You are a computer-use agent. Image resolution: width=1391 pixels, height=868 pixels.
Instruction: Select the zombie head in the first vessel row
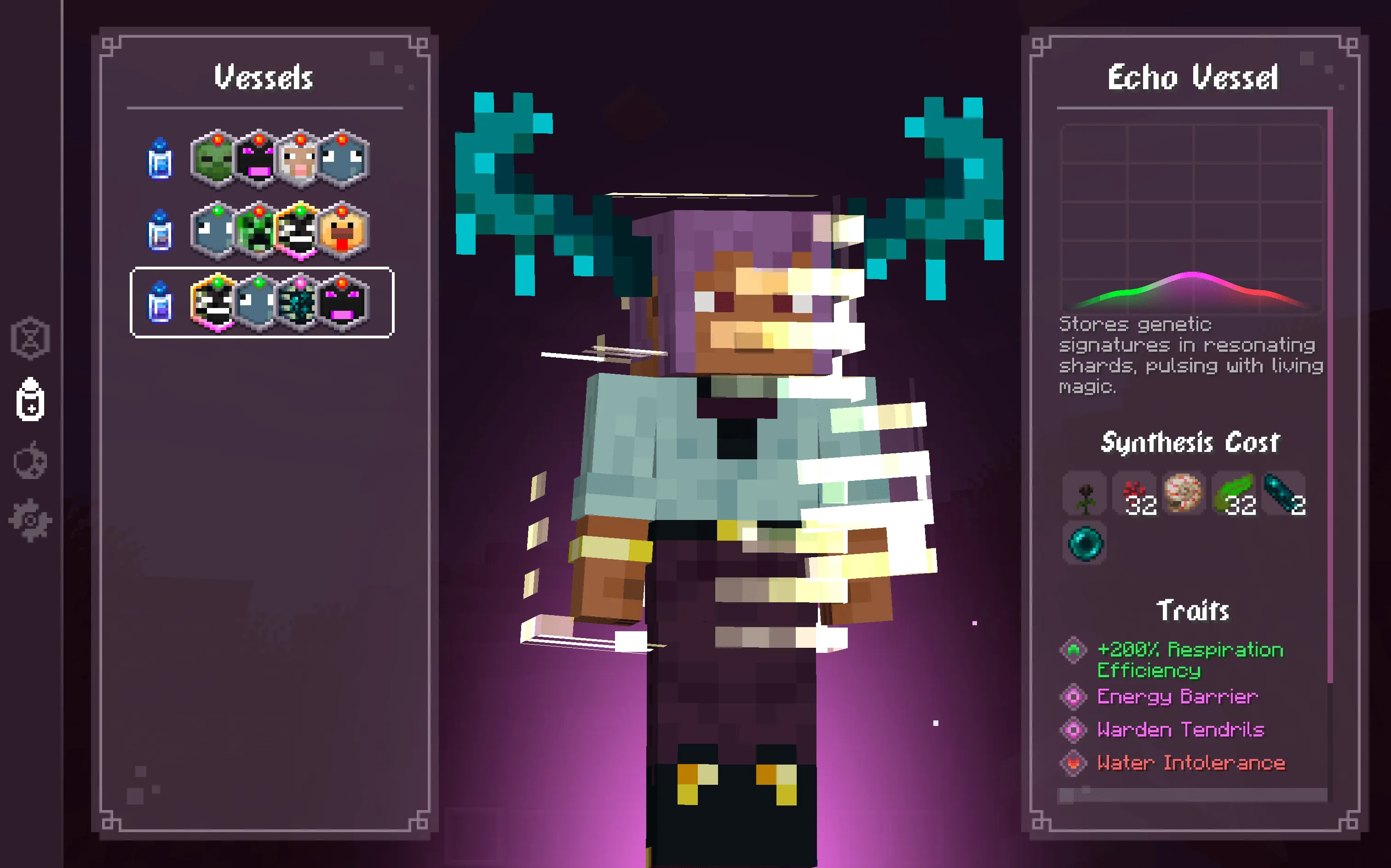(x=215, y=161)
